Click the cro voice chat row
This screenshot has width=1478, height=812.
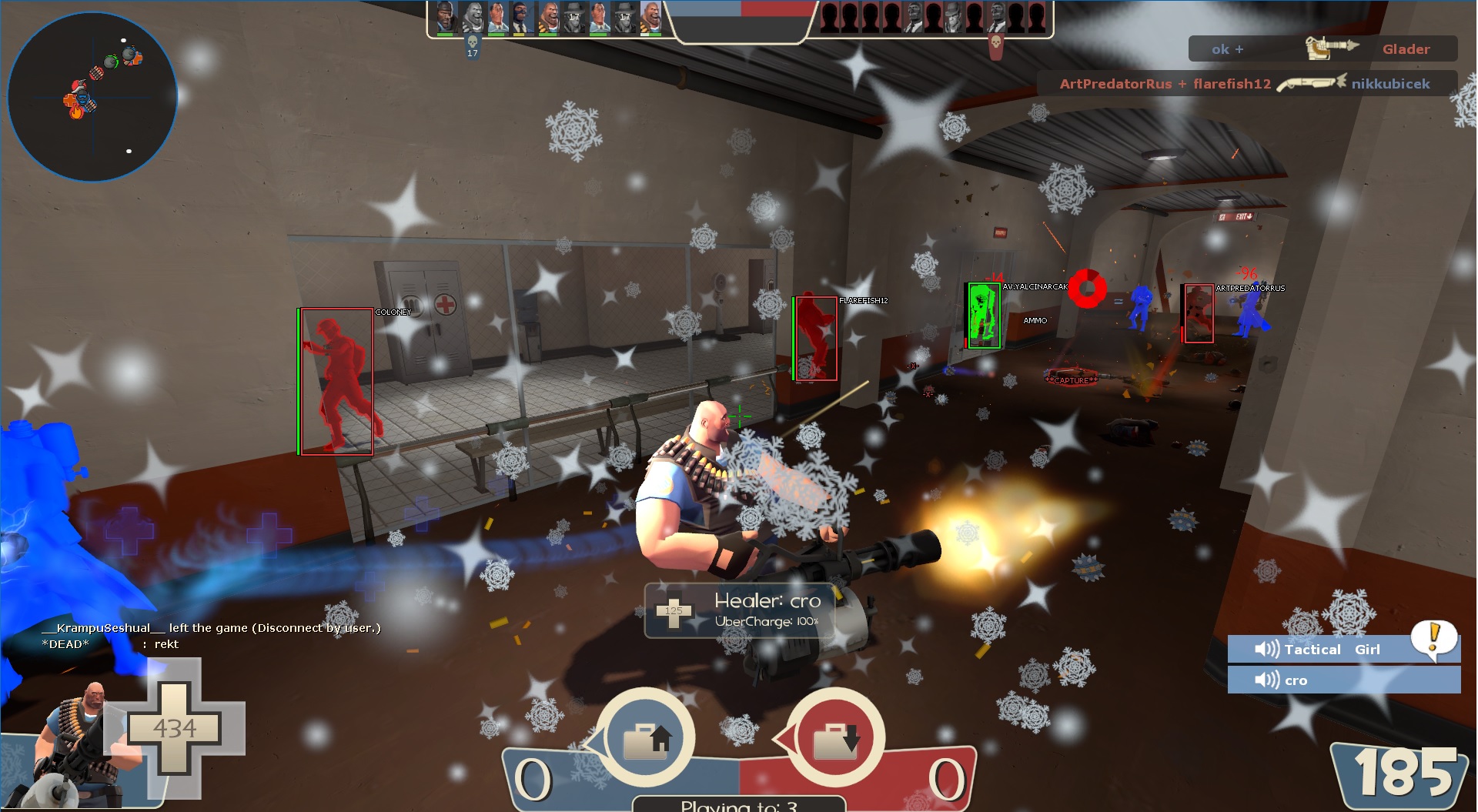[1343, 680]
